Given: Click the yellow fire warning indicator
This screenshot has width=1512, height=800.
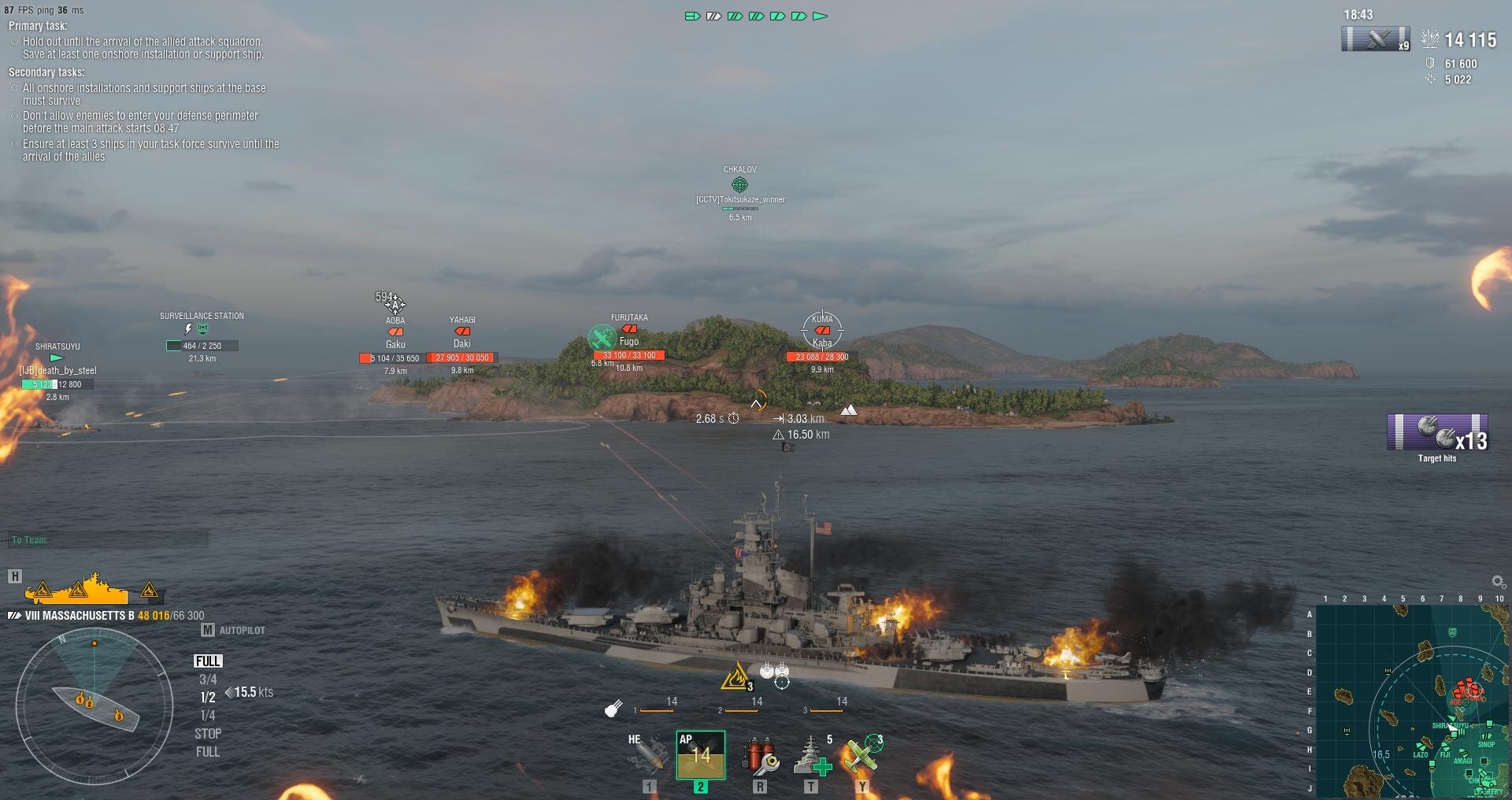Looking at the screenshot, I should tap(737, 676).
